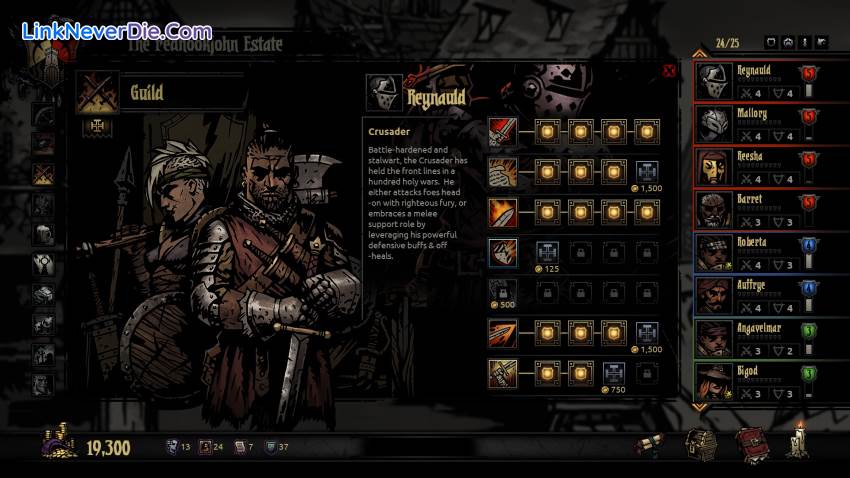Unlock the locked skill costing 500 gold
This screenshot has width=850, height=478.
(501, 293)
